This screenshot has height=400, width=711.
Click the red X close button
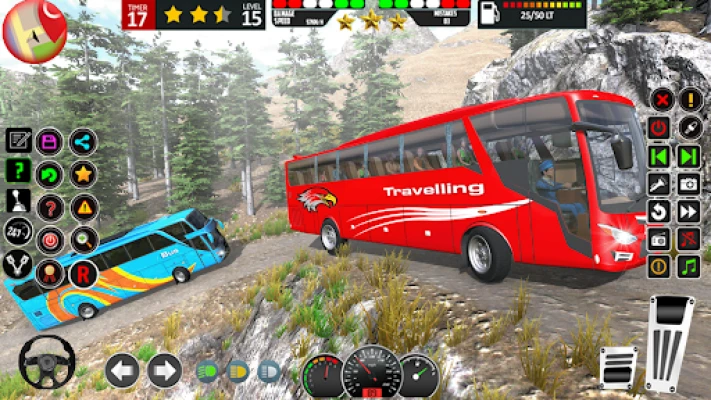point(660,100)
